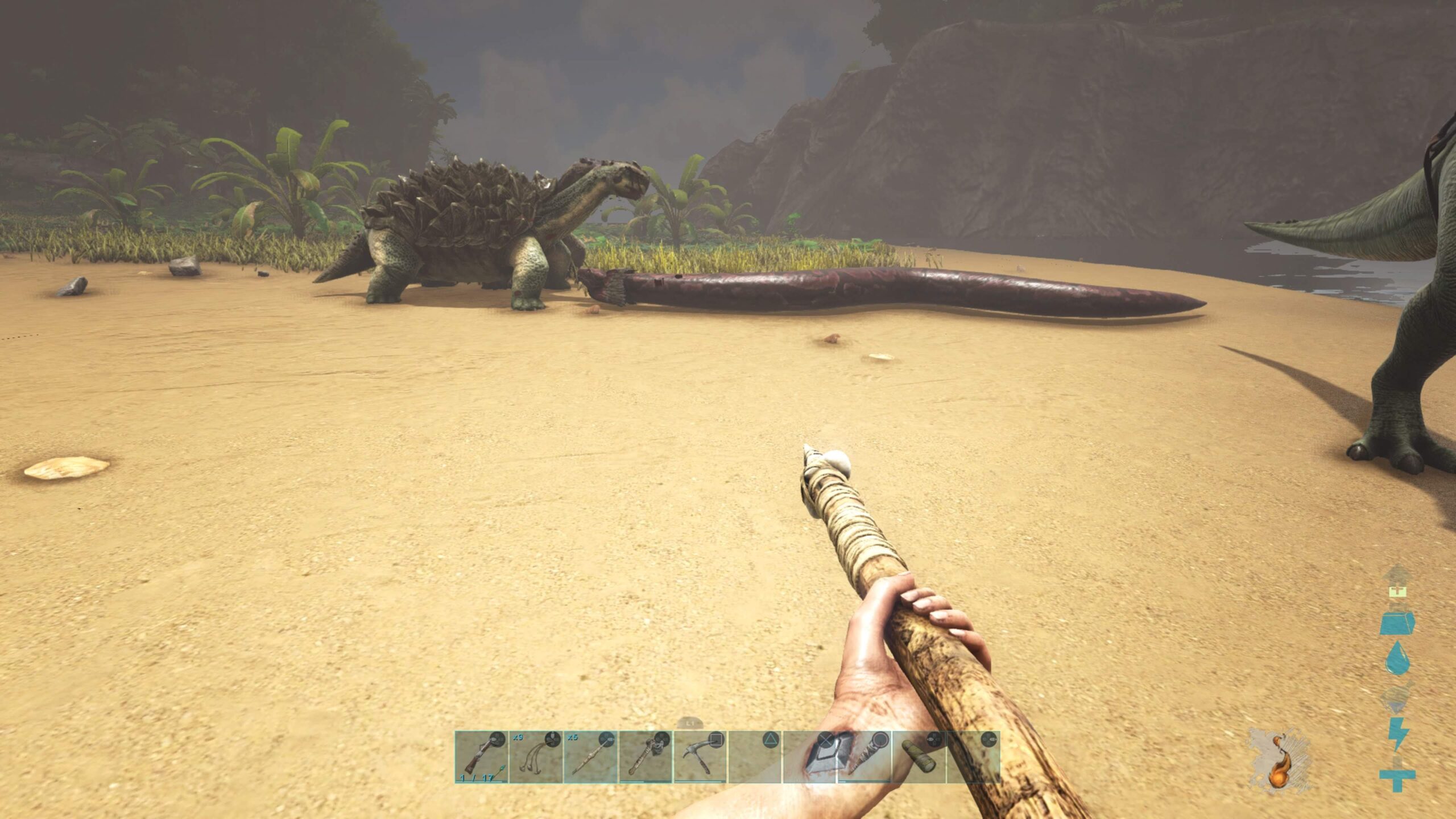This screenshot has width=1456, height=819.
Task: Select the arrowhead-shaped item slot
Action: [x=809, y=757]
